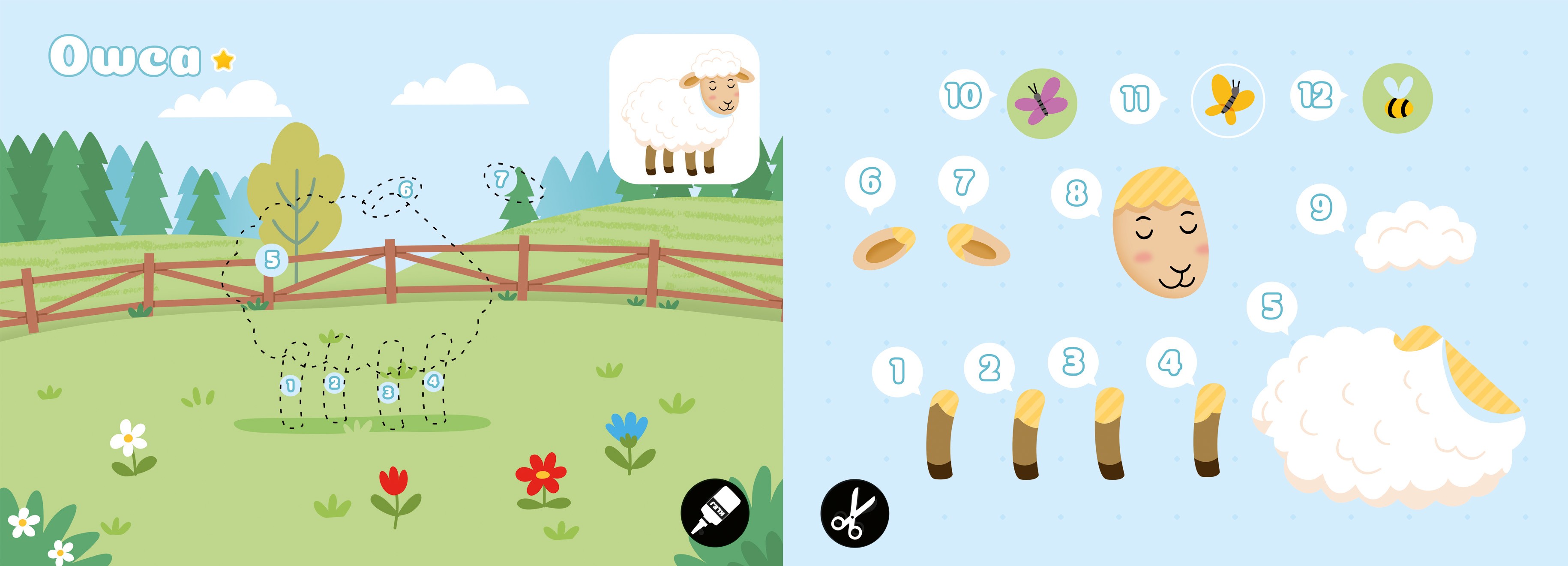Select the brown leg piece beside number 4

pyautogui.click(x=1208, y=430)
